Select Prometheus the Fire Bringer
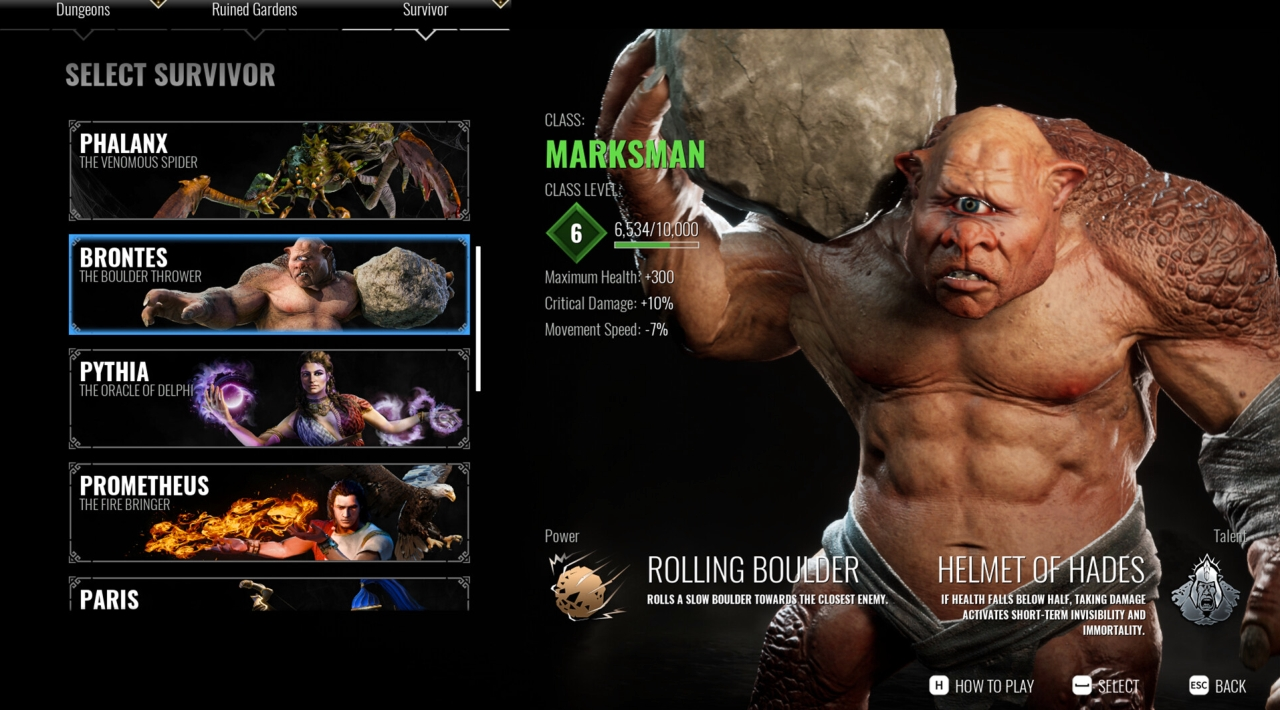This screenshot has width=1280, height=710. click(269, 512)
